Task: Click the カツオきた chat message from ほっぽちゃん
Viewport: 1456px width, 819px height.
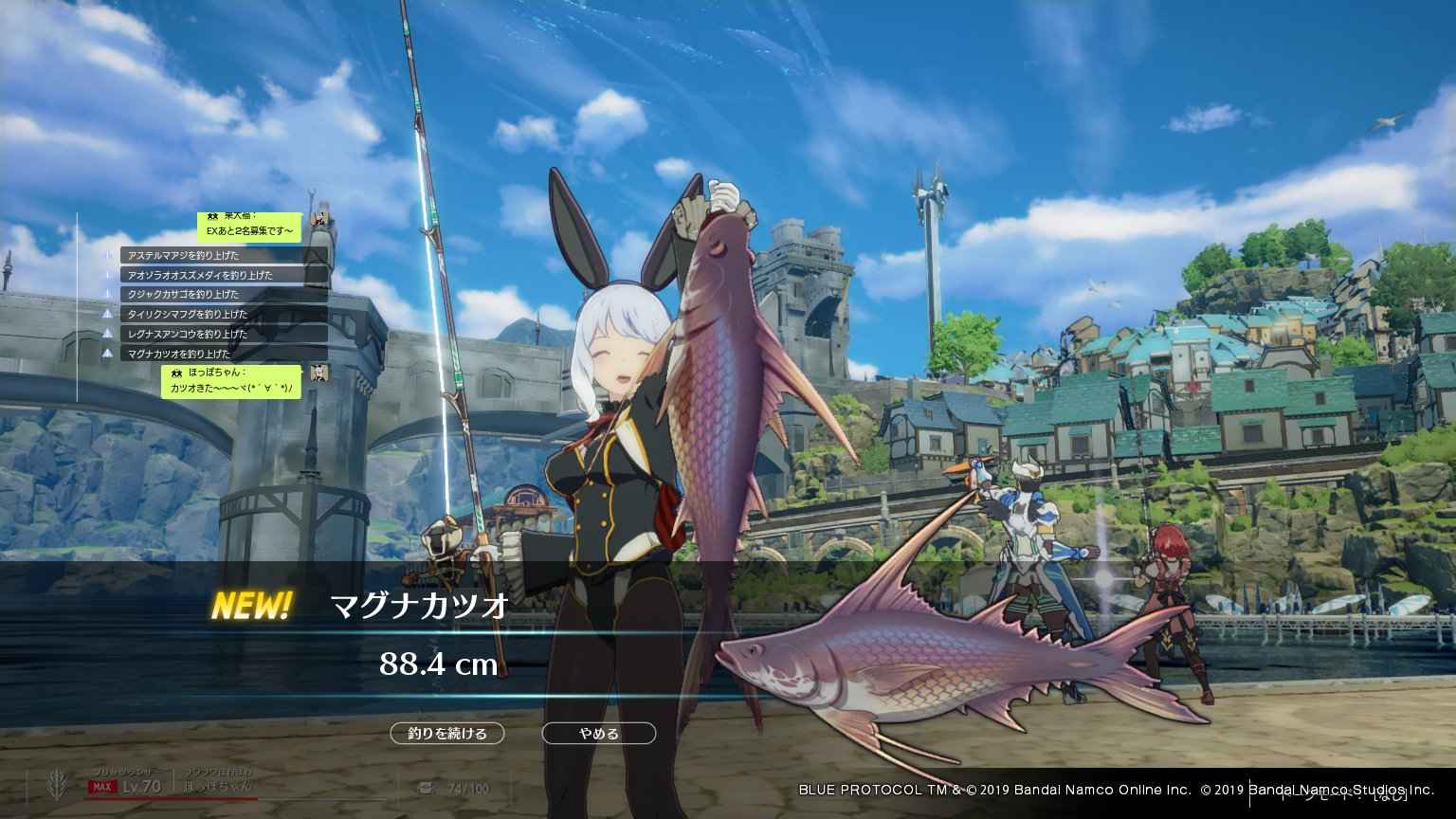Action: pos(234,389)
